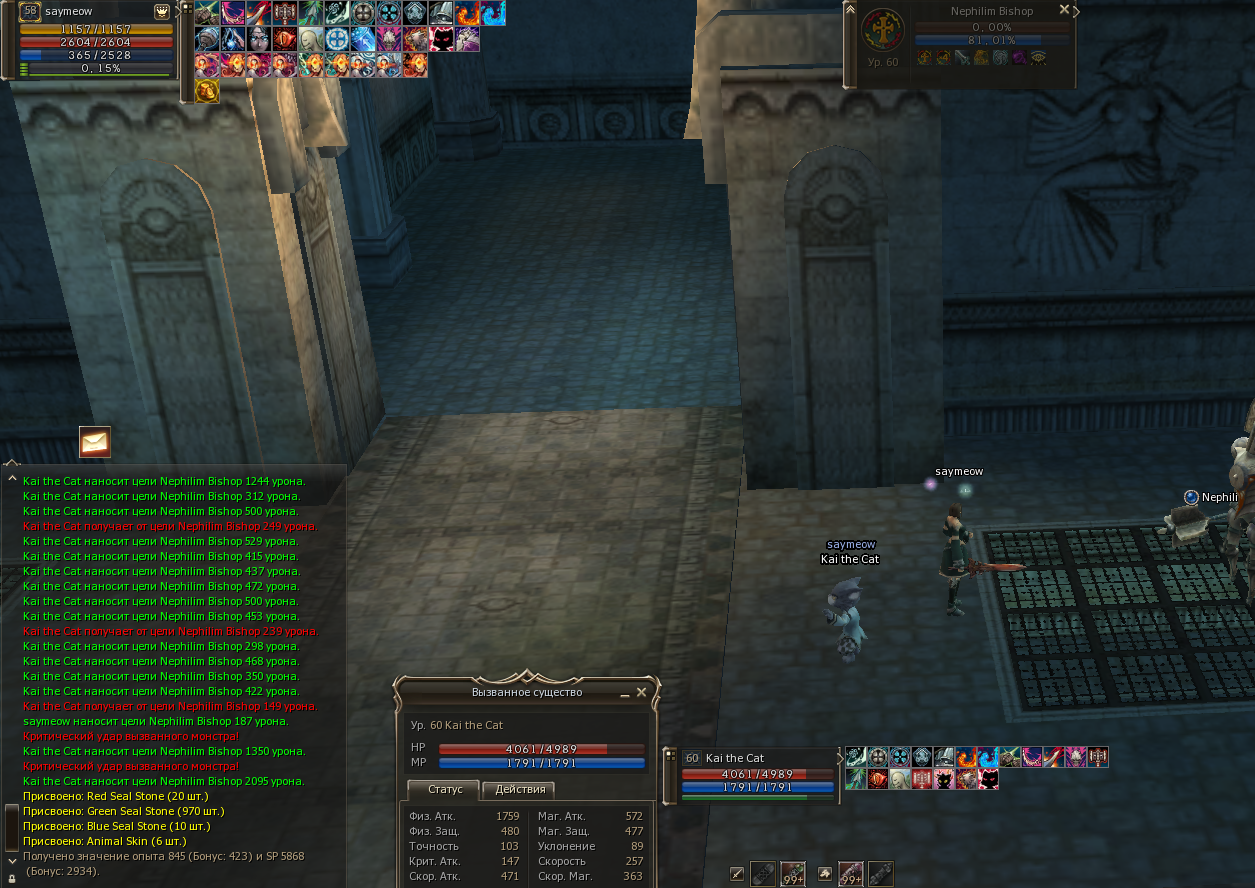
Task: Toggle the sword icon on the bottom bar
Action: (x=737, y=874)
